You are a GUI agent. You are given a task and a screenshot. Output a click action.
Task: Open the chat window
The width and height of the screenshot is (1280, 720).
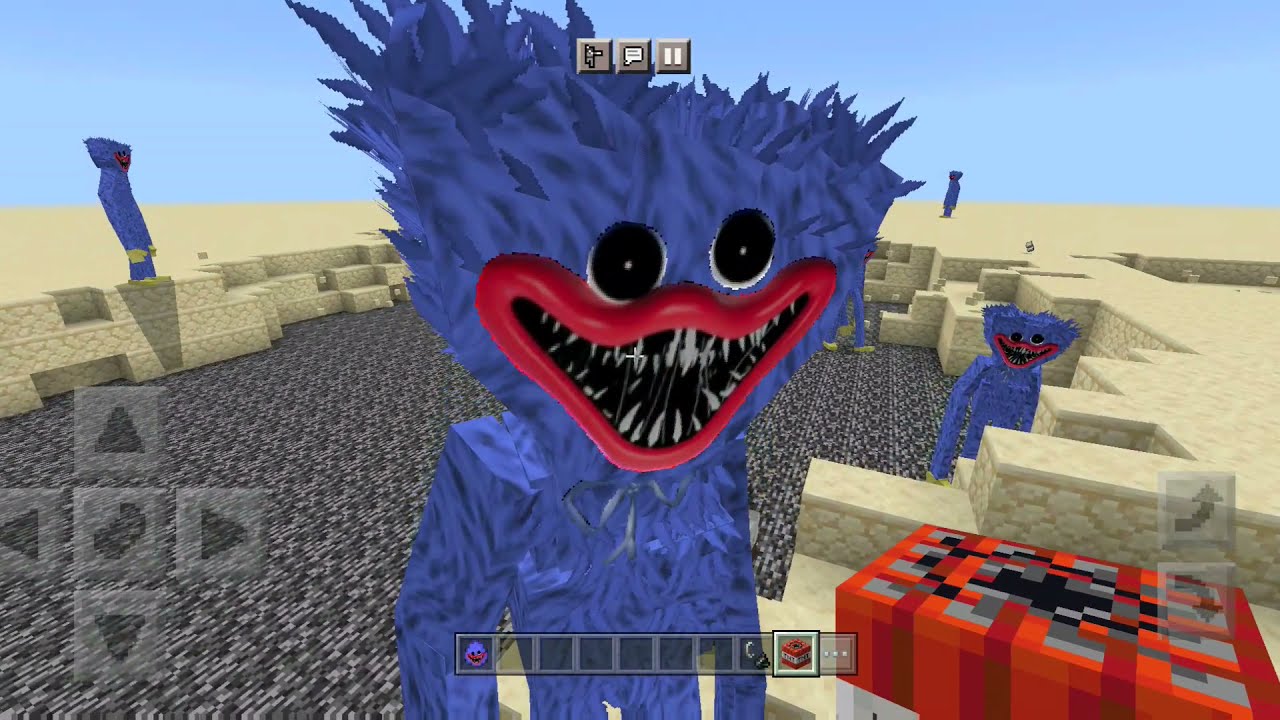(x=631, y=57)
